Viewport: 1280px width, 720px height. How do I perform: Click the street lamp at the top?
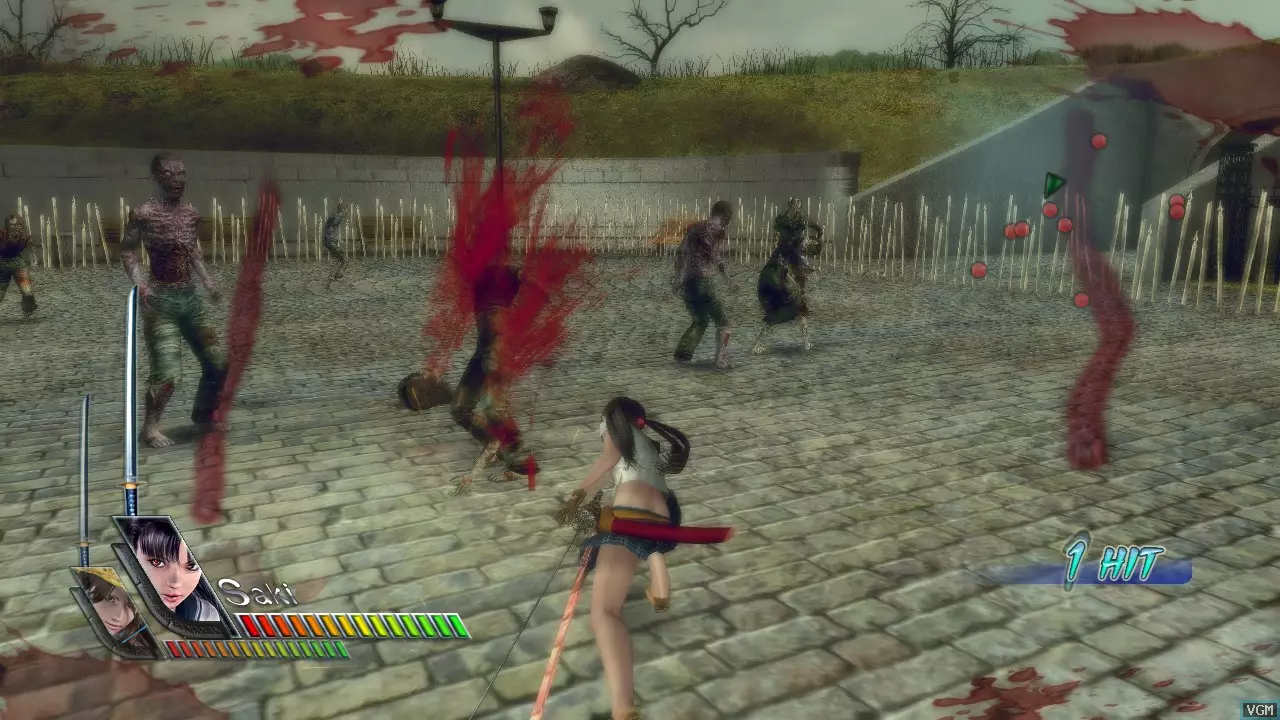[500, 30]
